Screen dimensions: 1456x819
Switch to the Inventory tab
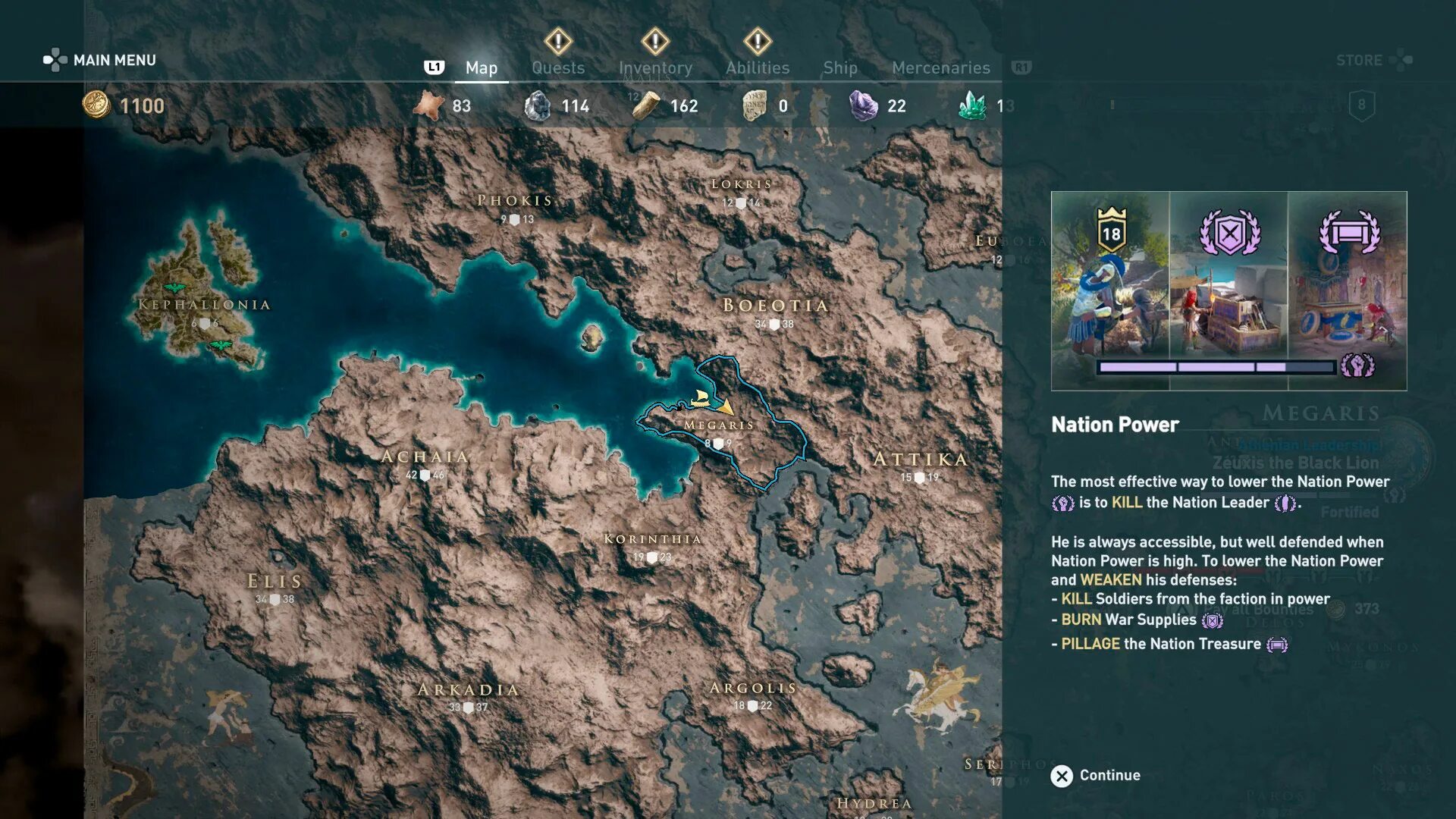pos(655,68)
